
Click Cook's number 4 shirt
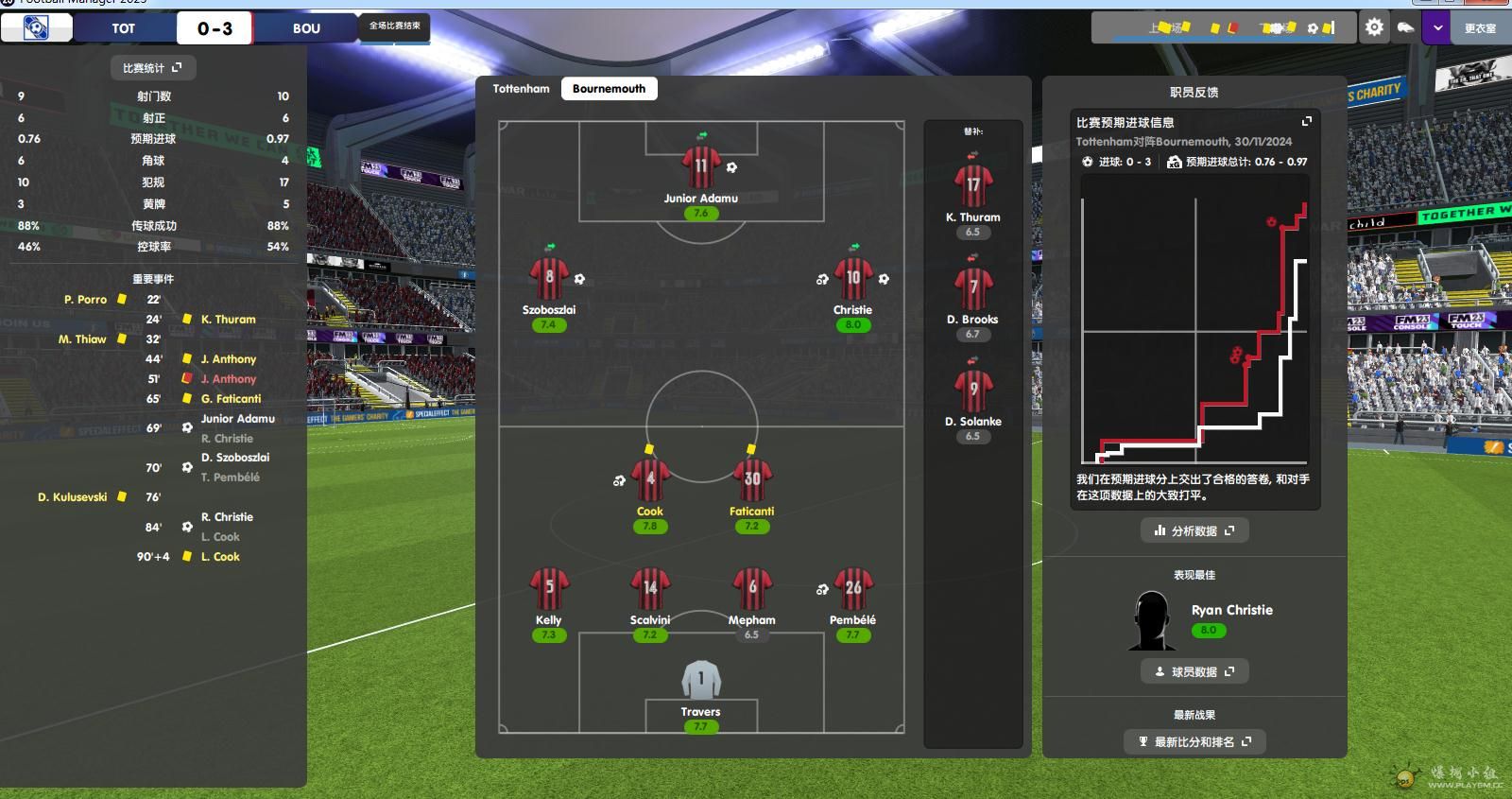[x=650, y=480]
